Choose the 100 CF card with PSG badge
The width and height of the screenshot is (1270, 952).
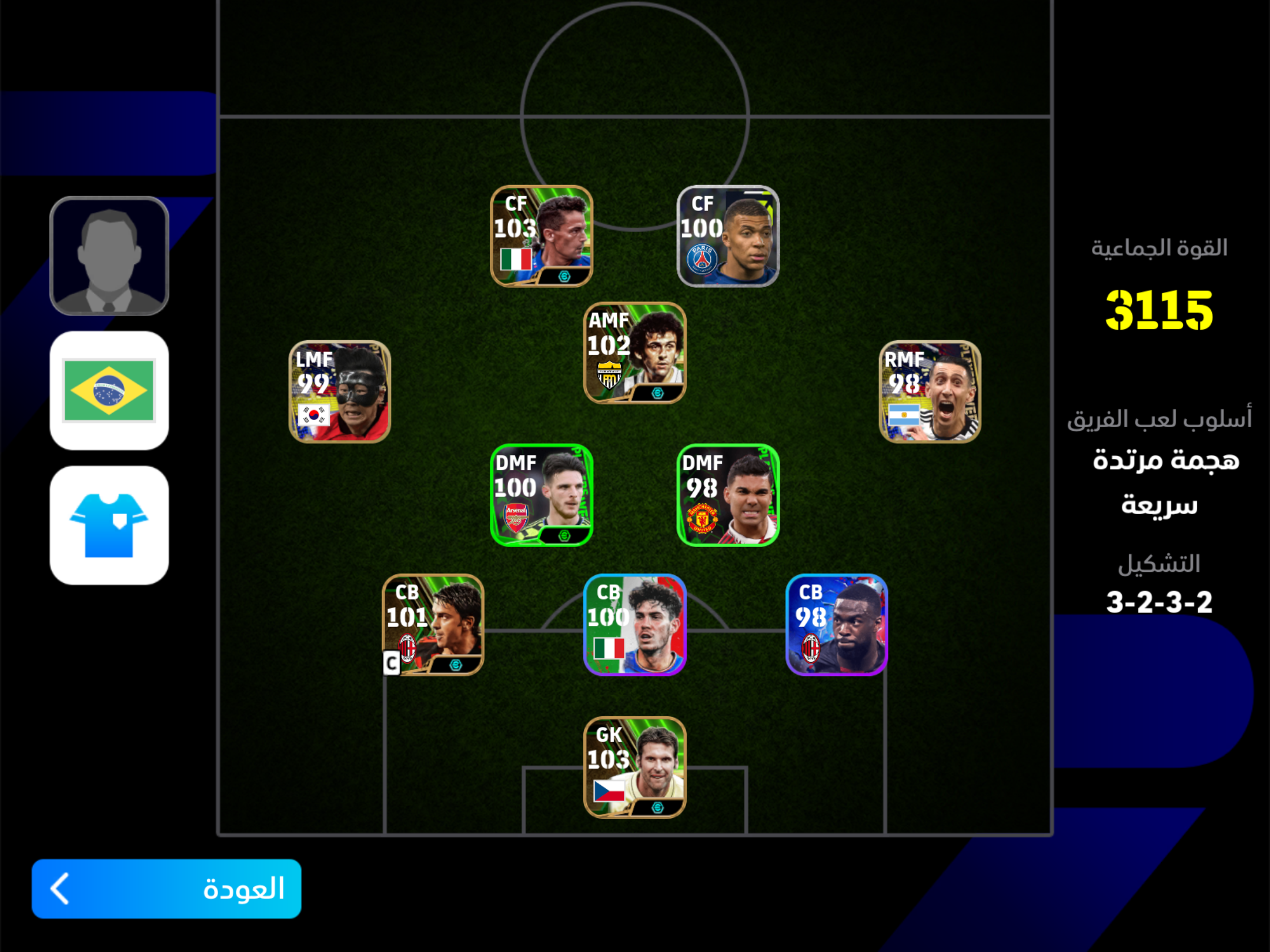coord(728,236)
